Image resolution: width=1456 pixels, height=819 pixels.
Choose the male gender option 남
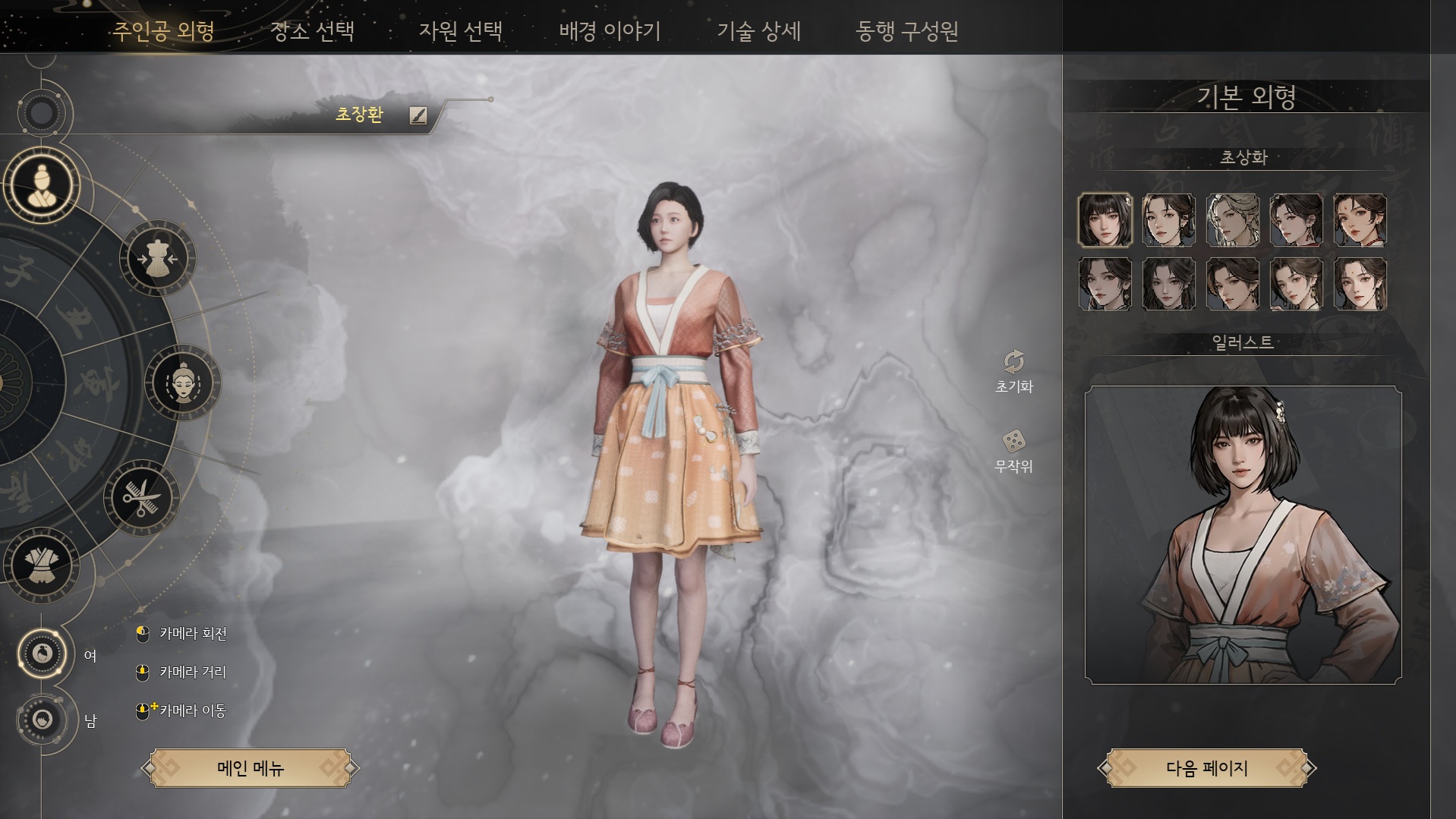(x=43, y=719)
